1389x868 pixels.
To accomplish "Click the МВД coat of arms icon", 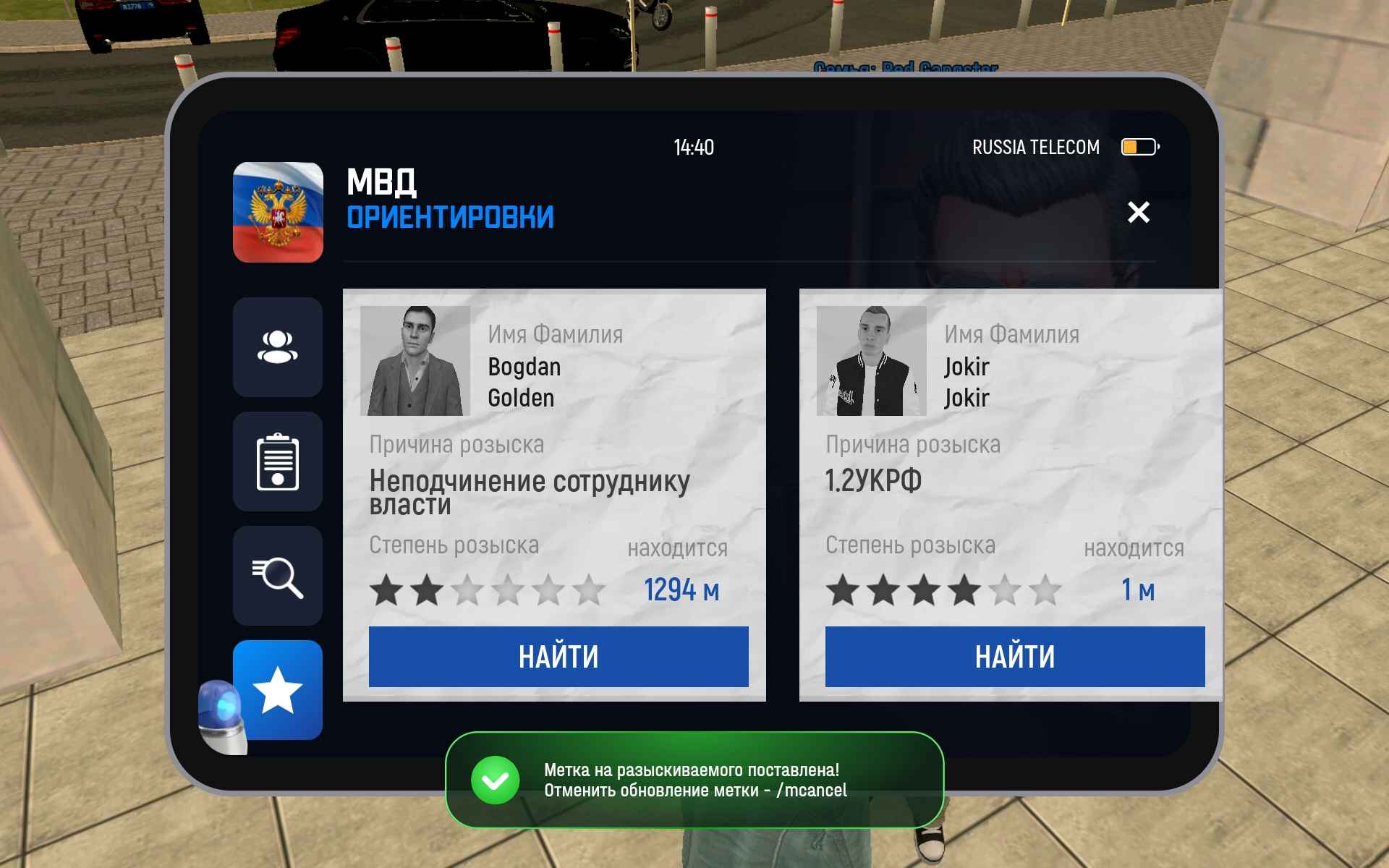I will pos(278,212).
